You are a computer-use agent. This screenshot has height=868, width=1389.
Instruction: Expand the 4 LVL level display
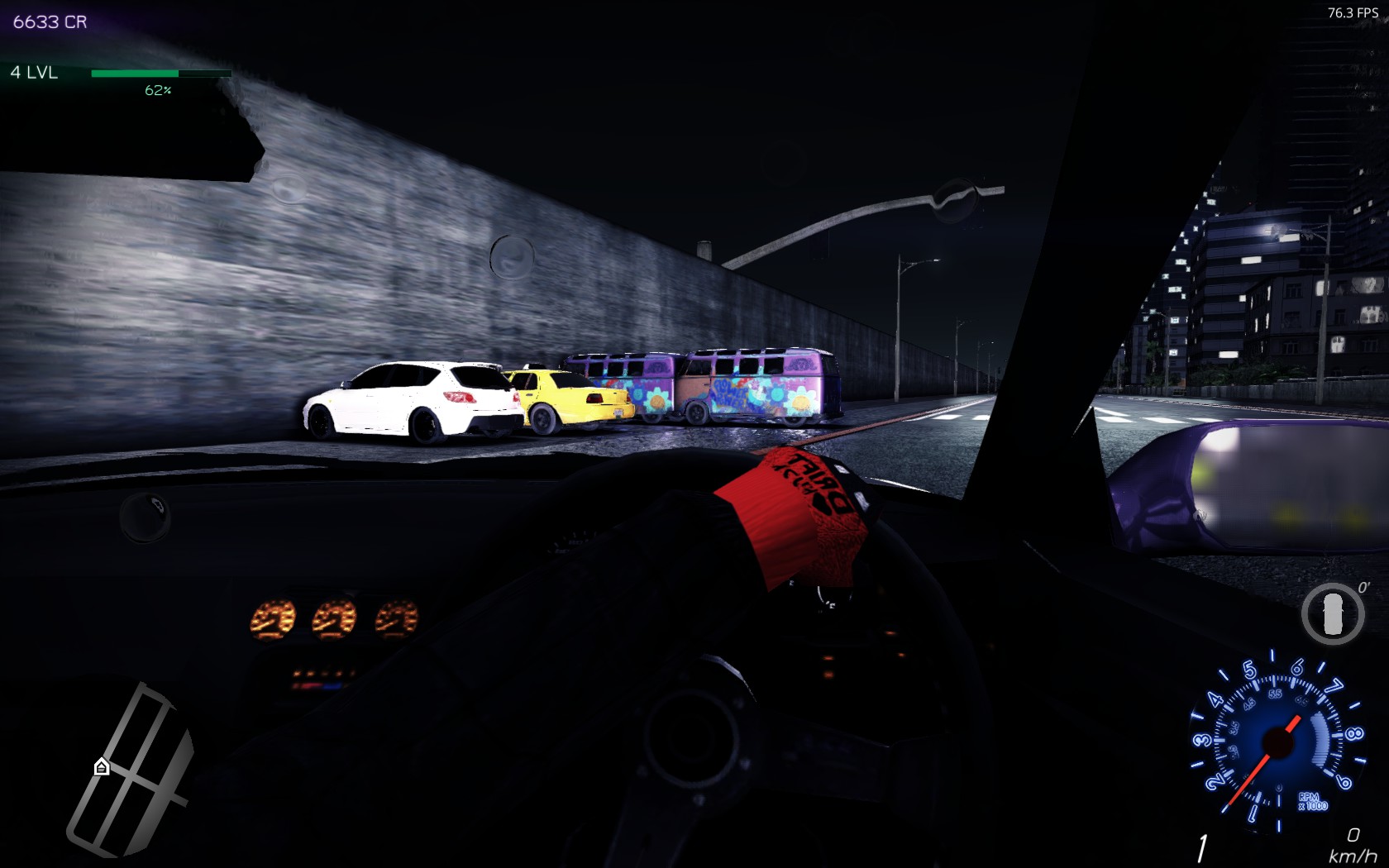[33, 73]
